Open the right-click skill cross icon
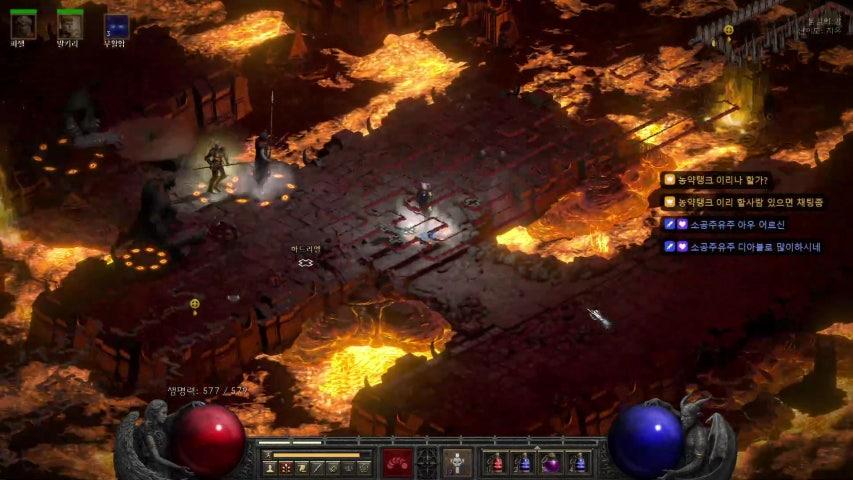The height and width of the screenshot is (480, 853). click(457, 462)
